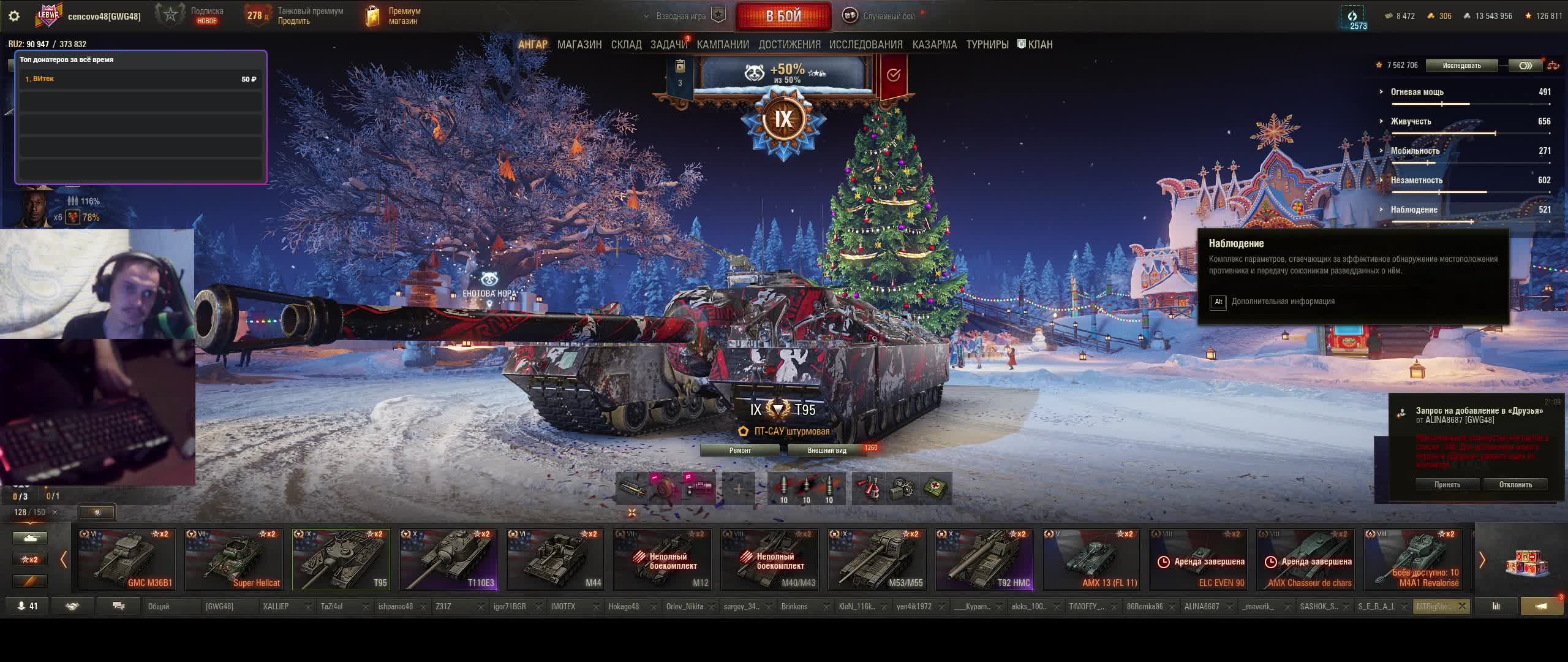The width and height of the screenshot is (1568, 662).
Task: Click the Исследовать research button
Action: (x=1461, y=66)
